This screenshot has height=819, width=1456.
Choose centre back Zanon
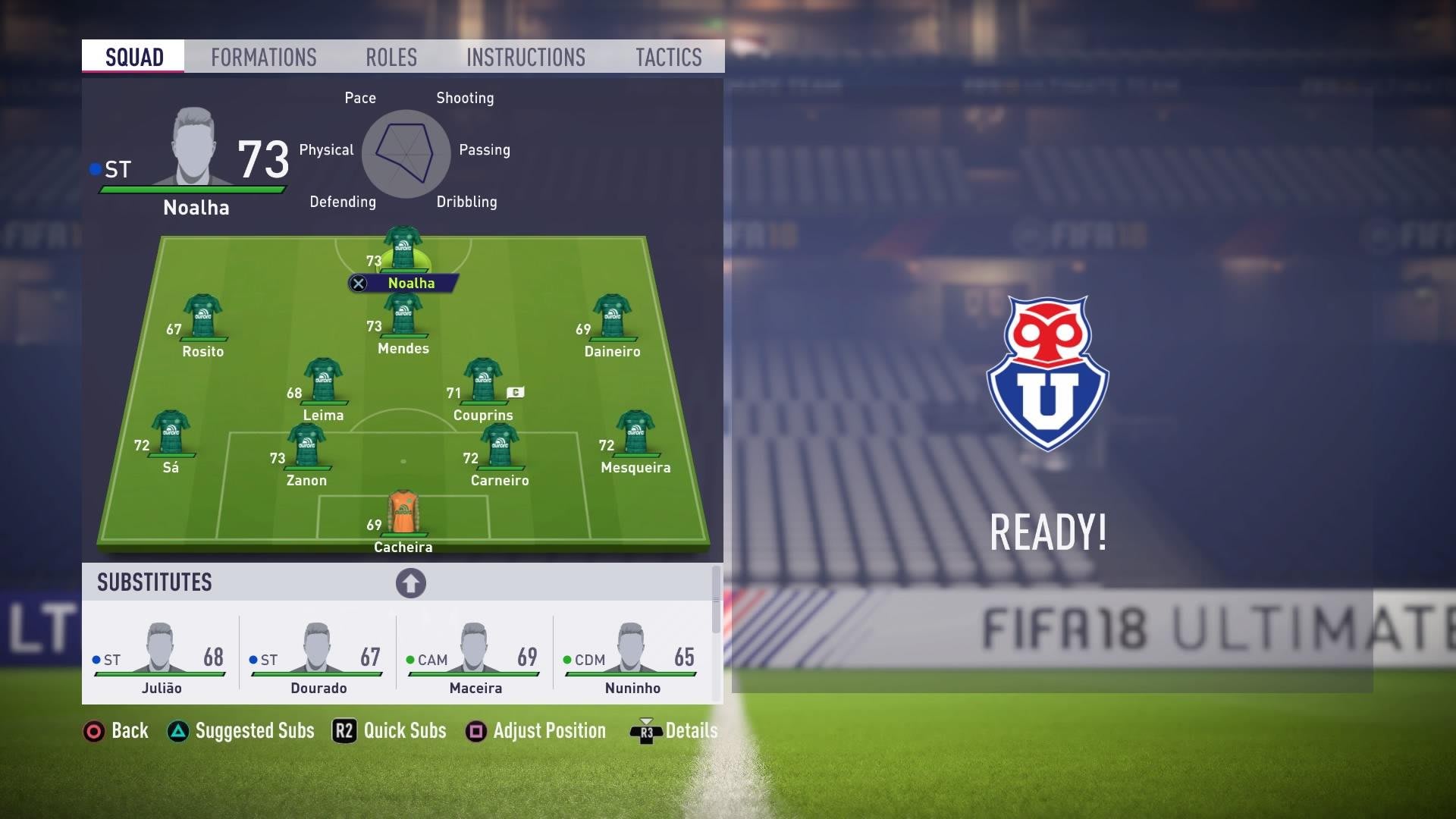(x=306, y=447)
